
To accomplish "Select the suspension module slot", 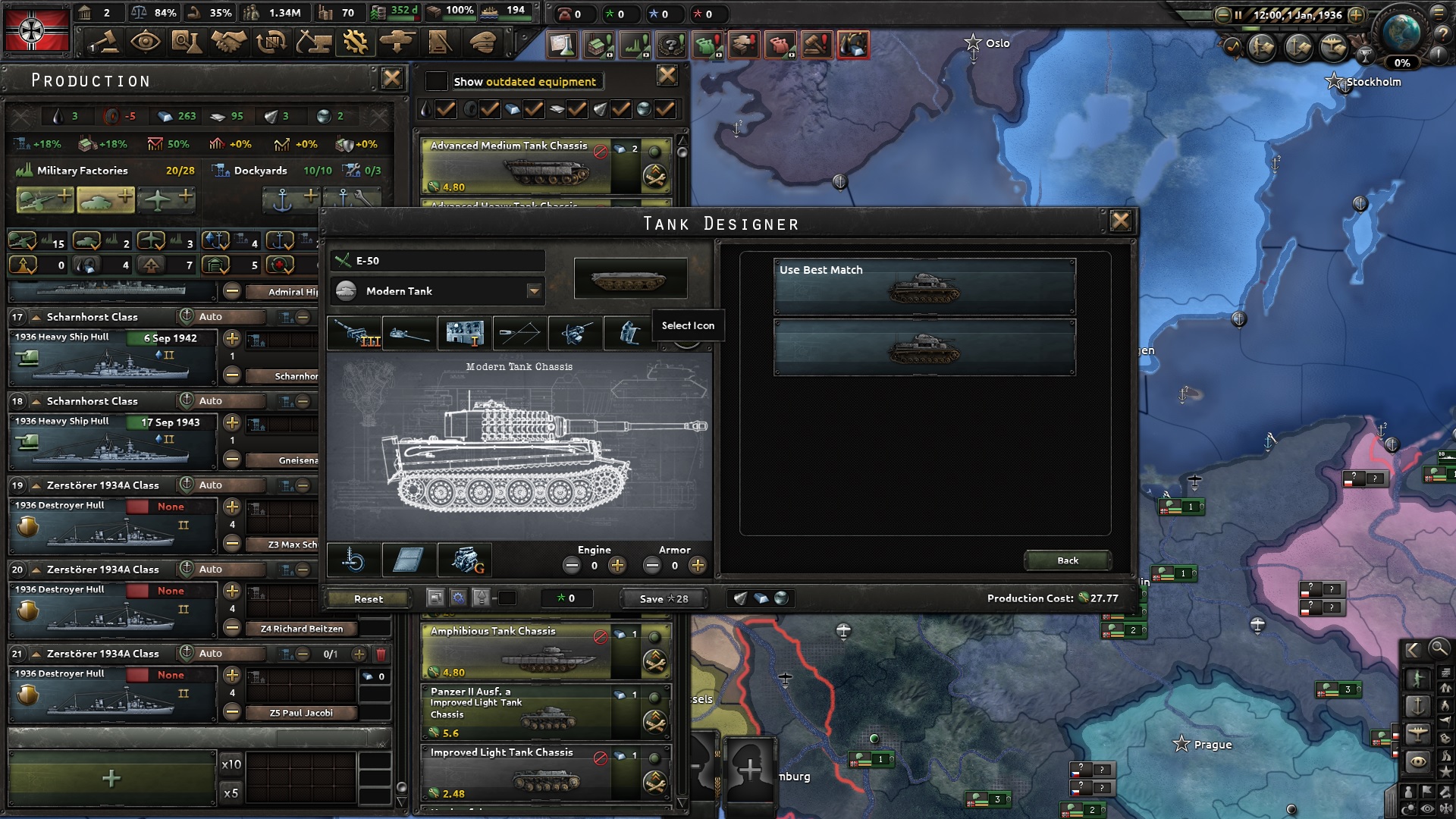I will 354,561.
